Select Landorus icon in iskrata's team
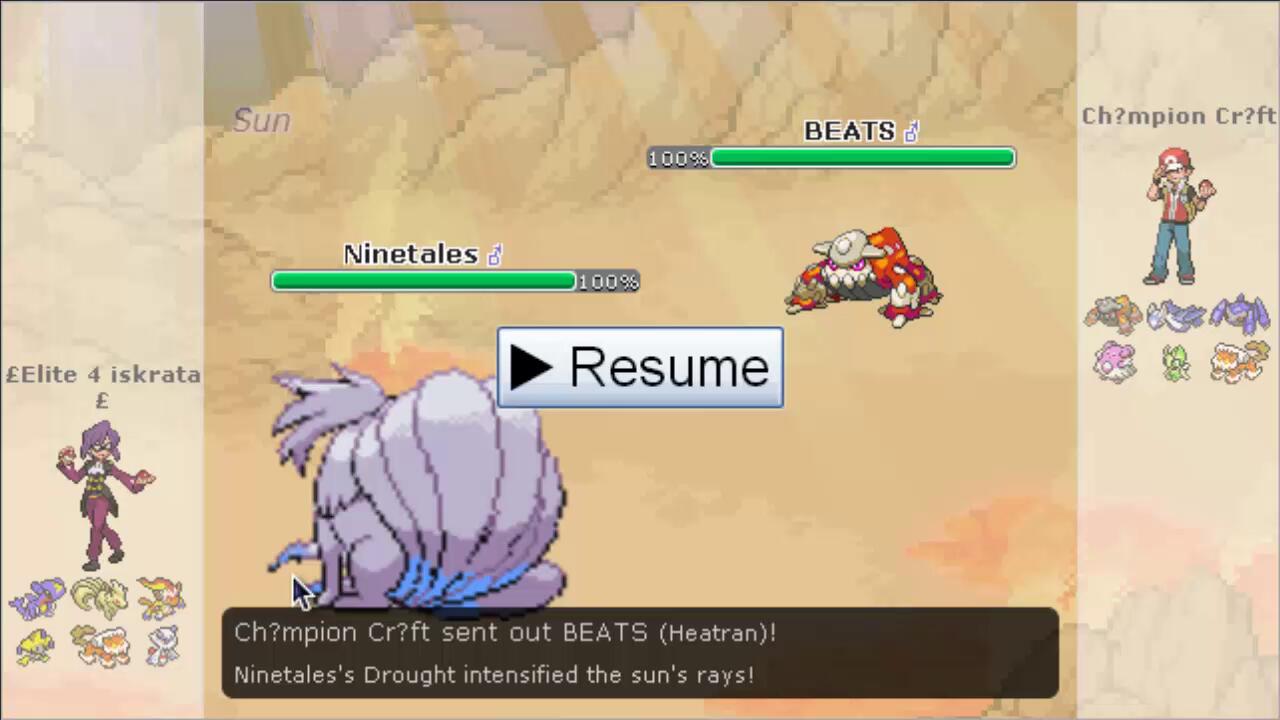Image resolution: width=1280 pixels, height=720 pixels. click(100, 646)
